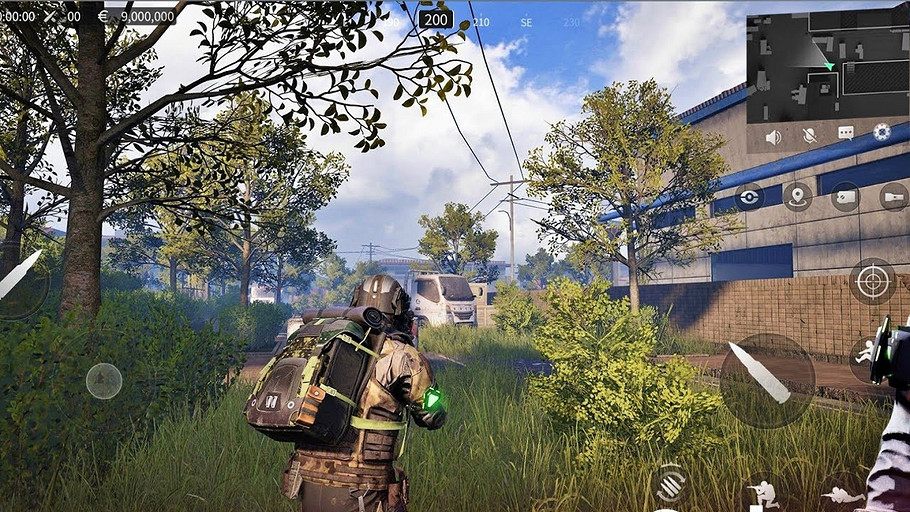910x512 pixels.
Task: Go prone with the lying soldier icon
Action: point(842,493)
